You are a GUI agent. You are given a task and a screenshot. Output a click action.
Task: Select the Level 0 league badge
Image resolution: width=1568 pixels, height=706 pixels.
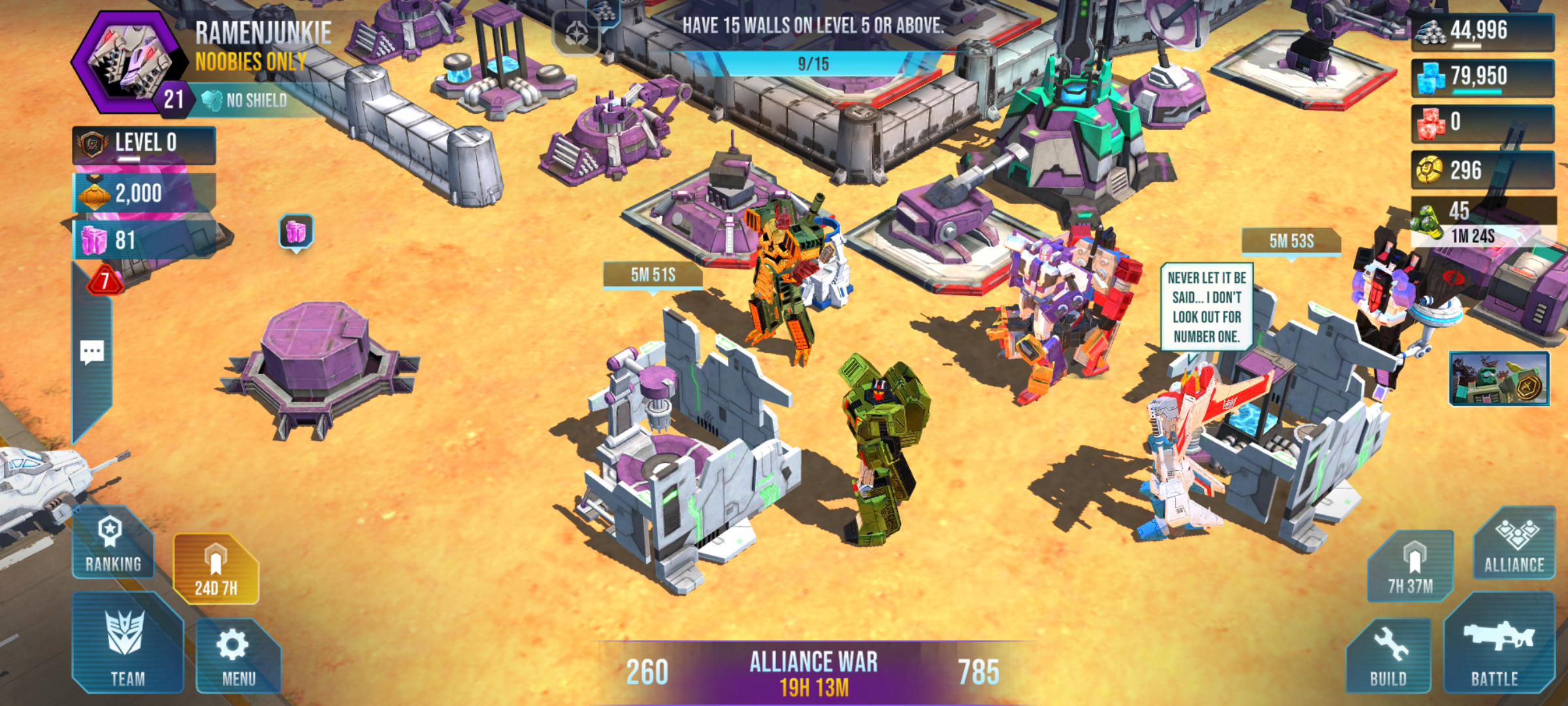tap(144, 144)
